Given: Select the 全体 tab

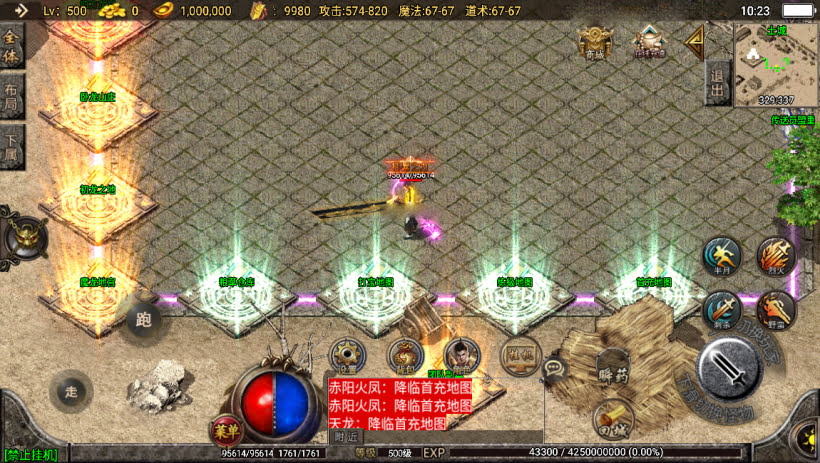Looking at the screenshot, I should pyautogui.click(x=12, y=46).
